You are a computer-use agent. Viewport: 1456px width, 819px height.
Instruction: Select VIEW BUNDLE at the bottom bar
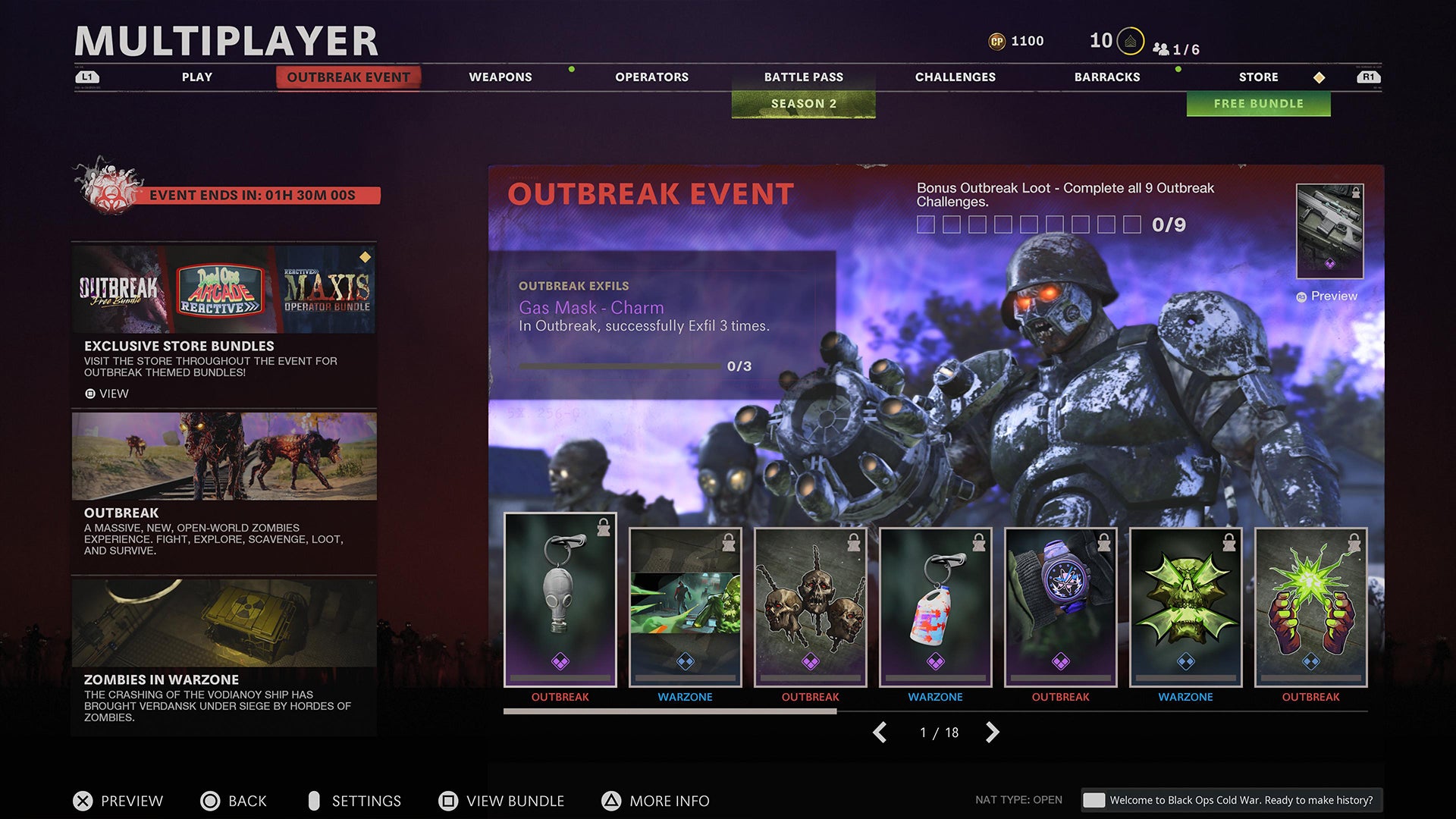(x=500, y=801)
